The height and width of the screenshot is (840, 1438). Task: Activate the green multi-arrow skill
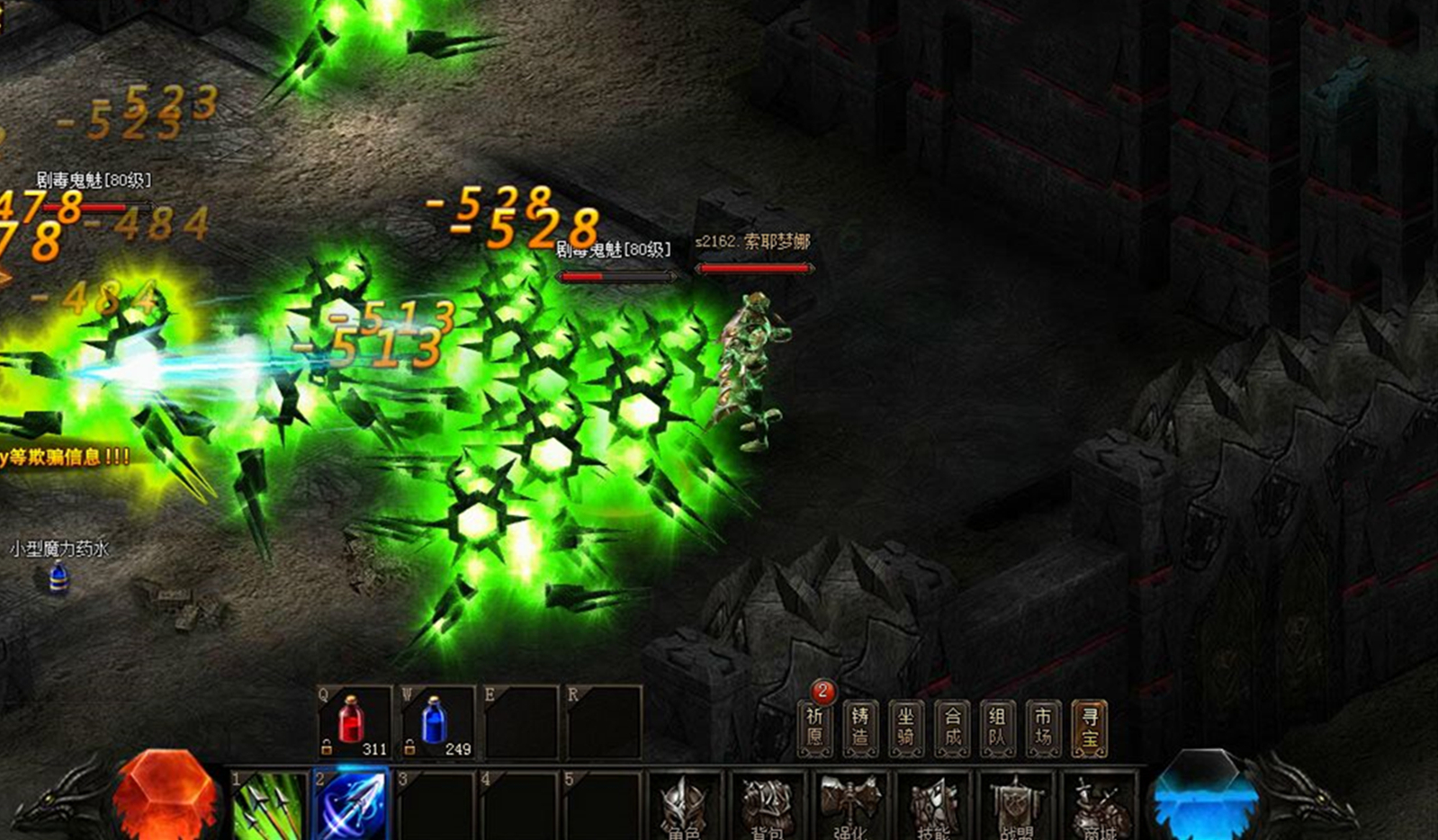268,805
